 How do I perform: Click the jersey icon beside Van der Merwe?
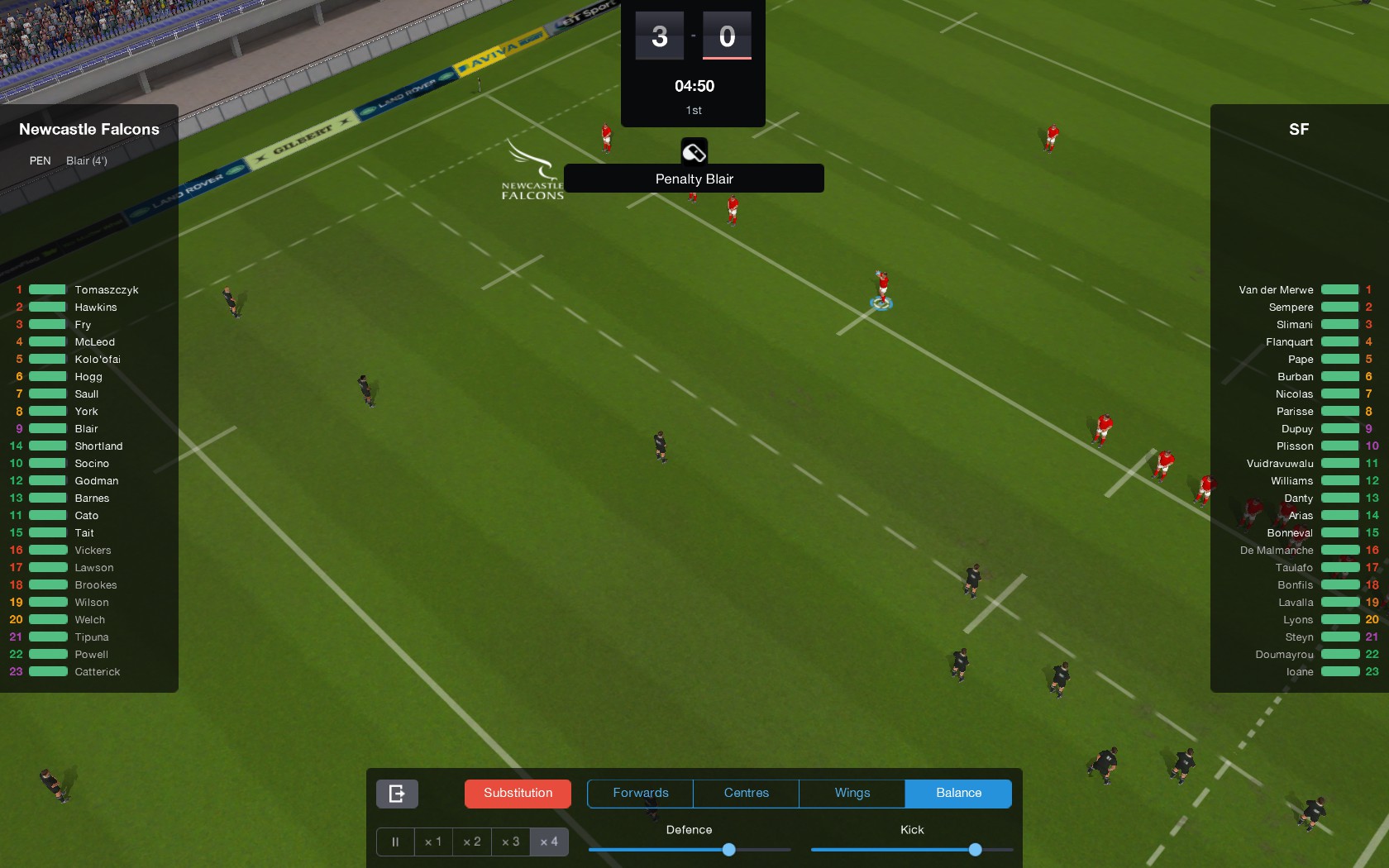pyautogui.click(x=1340, y=289)
